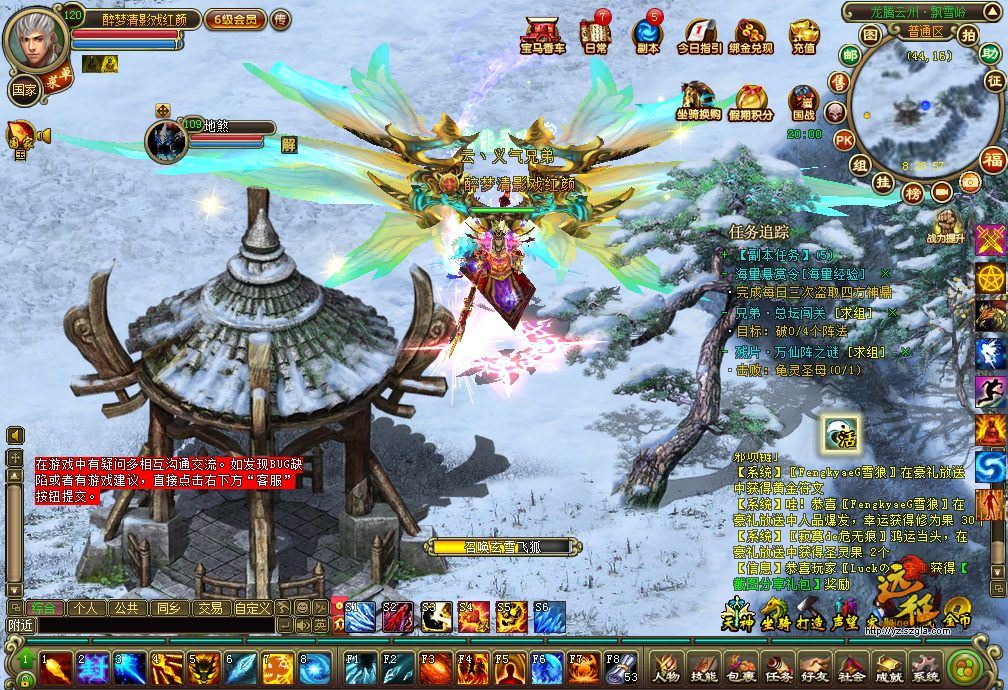Switch chat to the 个人 tab

tap(86, 607)
